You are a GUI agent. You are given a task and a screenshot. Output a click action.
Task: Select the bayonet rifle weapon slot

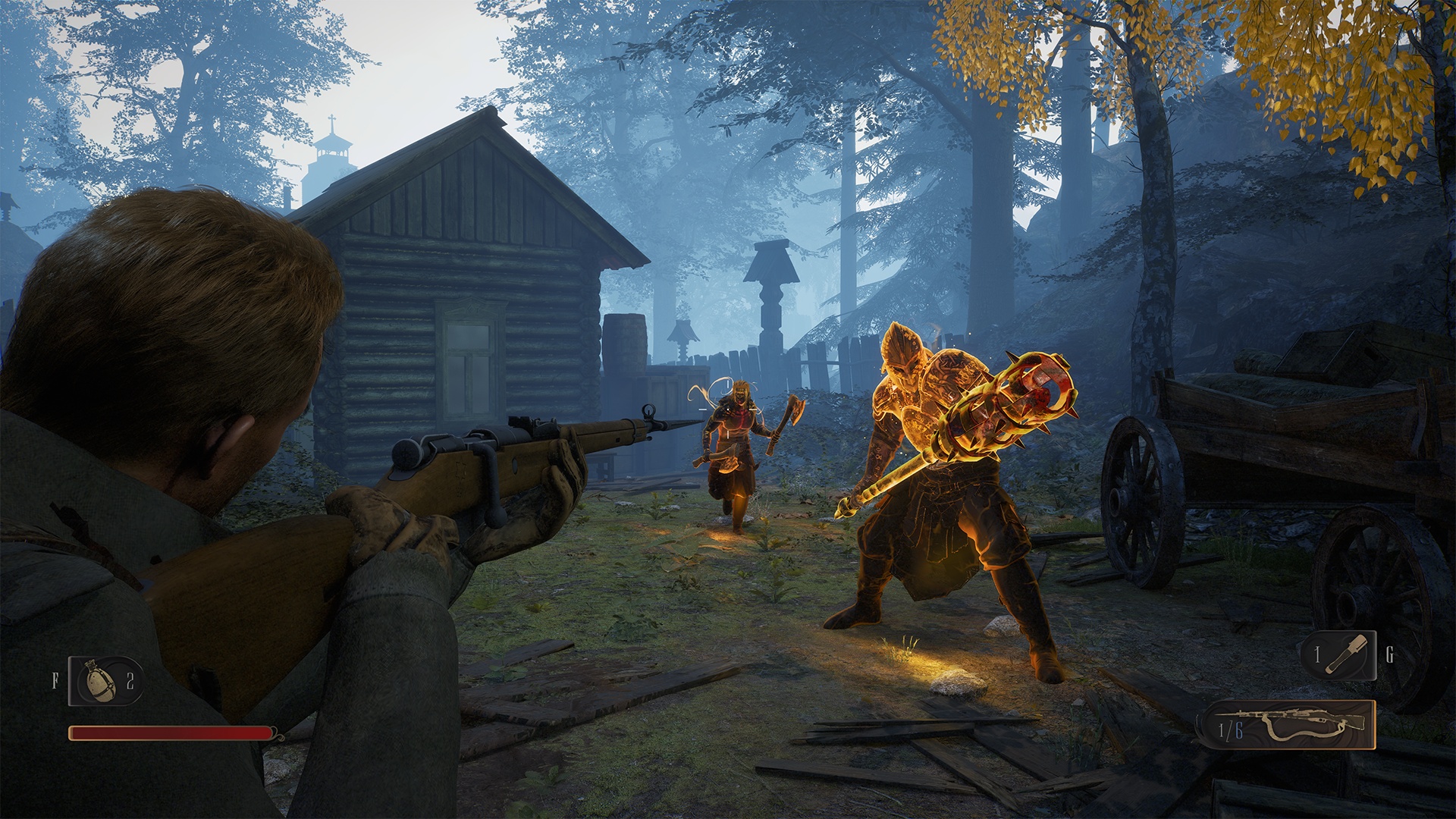point(1288,725)
